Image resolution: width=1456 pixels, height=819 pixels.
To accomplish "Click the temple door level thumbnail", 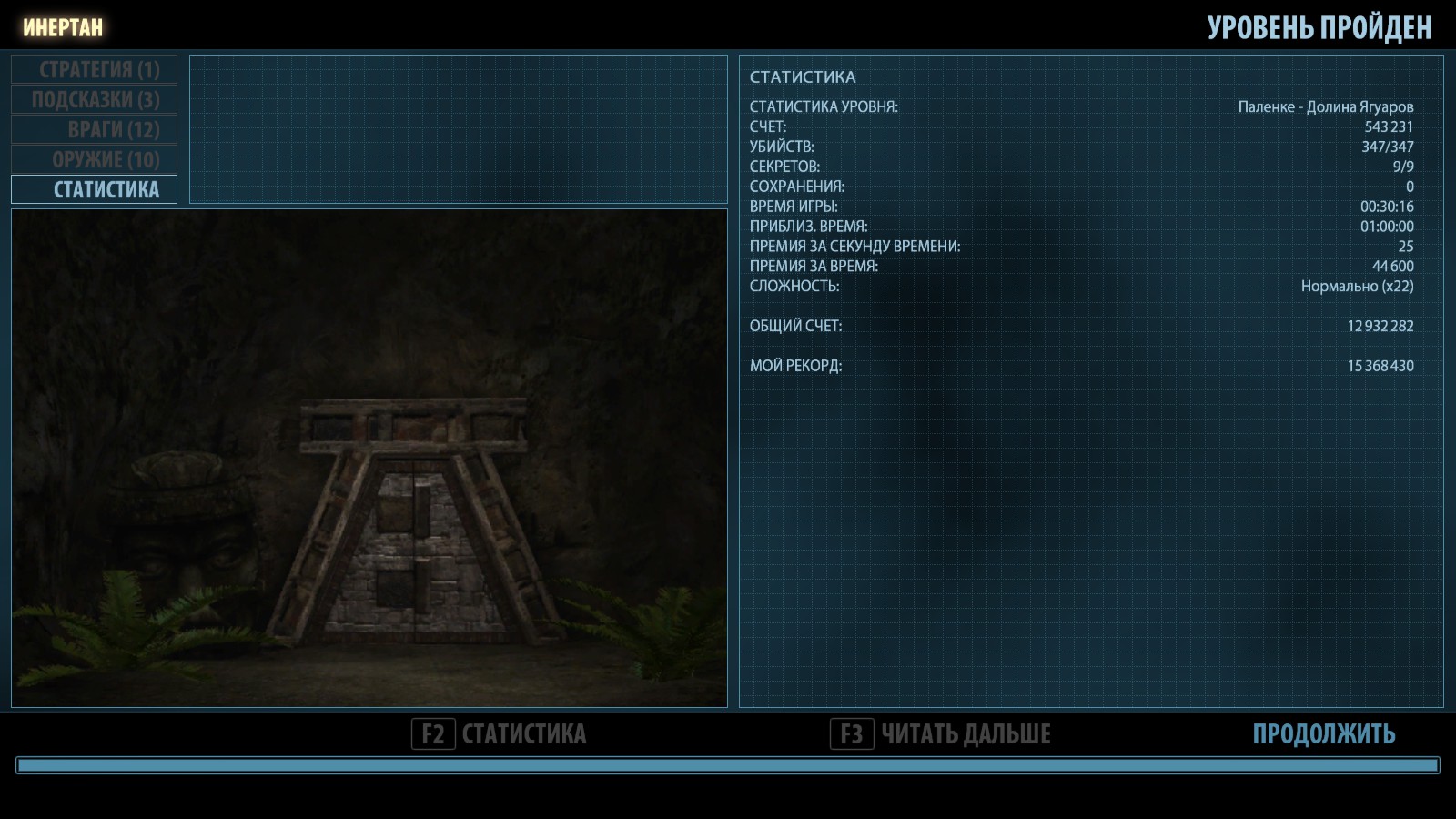I will coord(369,459).
